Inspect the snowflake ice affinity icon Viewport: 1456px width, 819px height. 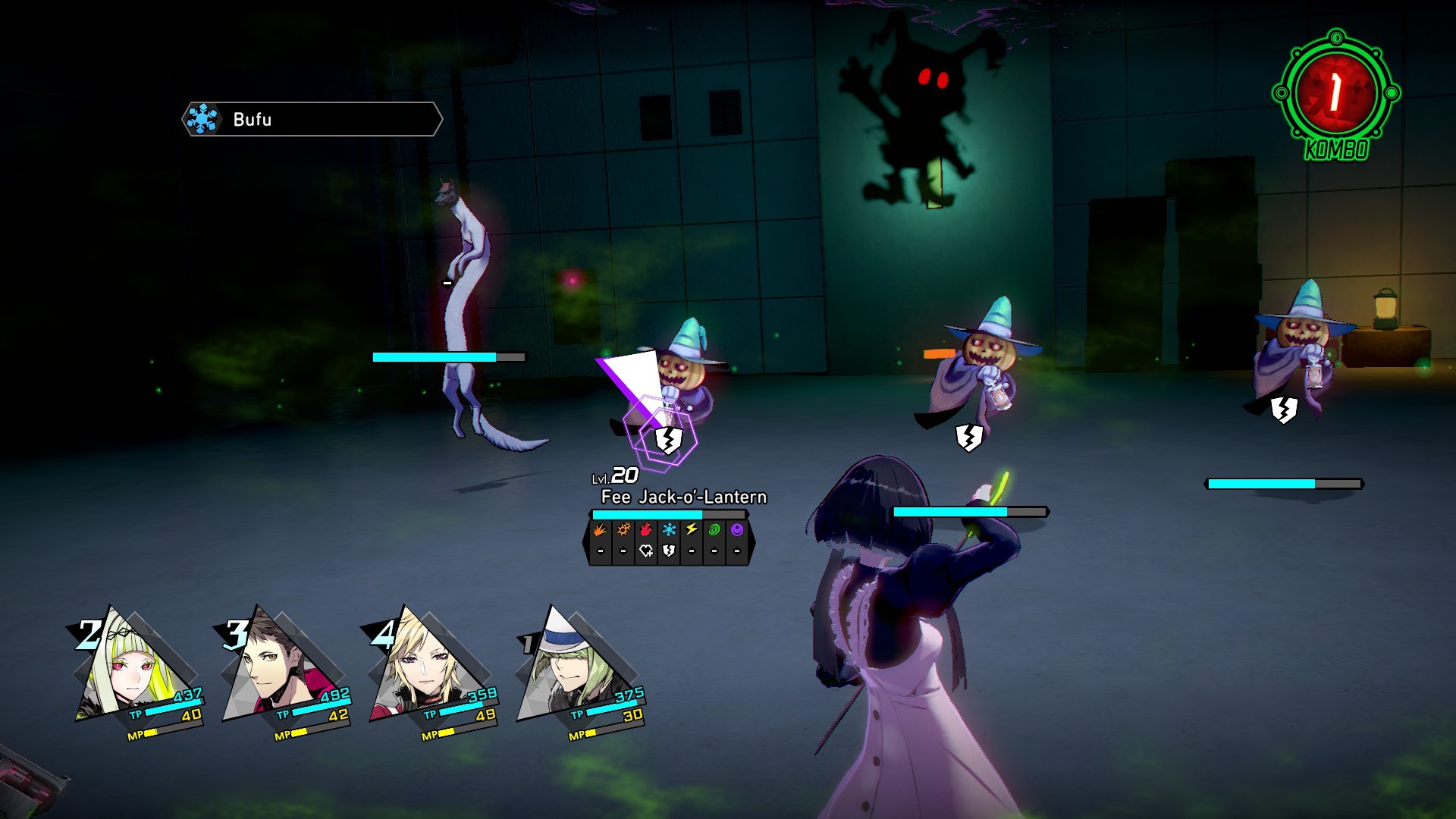coord(669,530)
